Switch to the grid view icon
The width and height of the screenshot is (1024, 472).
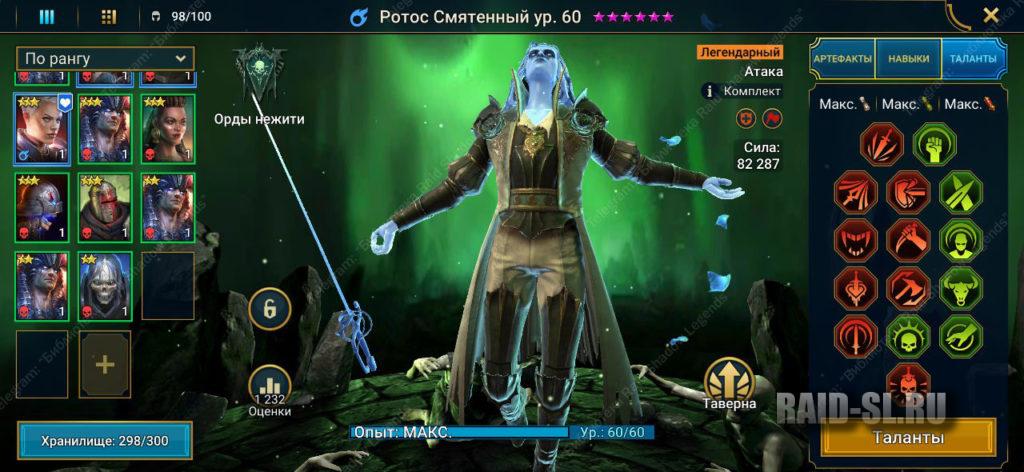click(109, 17)
